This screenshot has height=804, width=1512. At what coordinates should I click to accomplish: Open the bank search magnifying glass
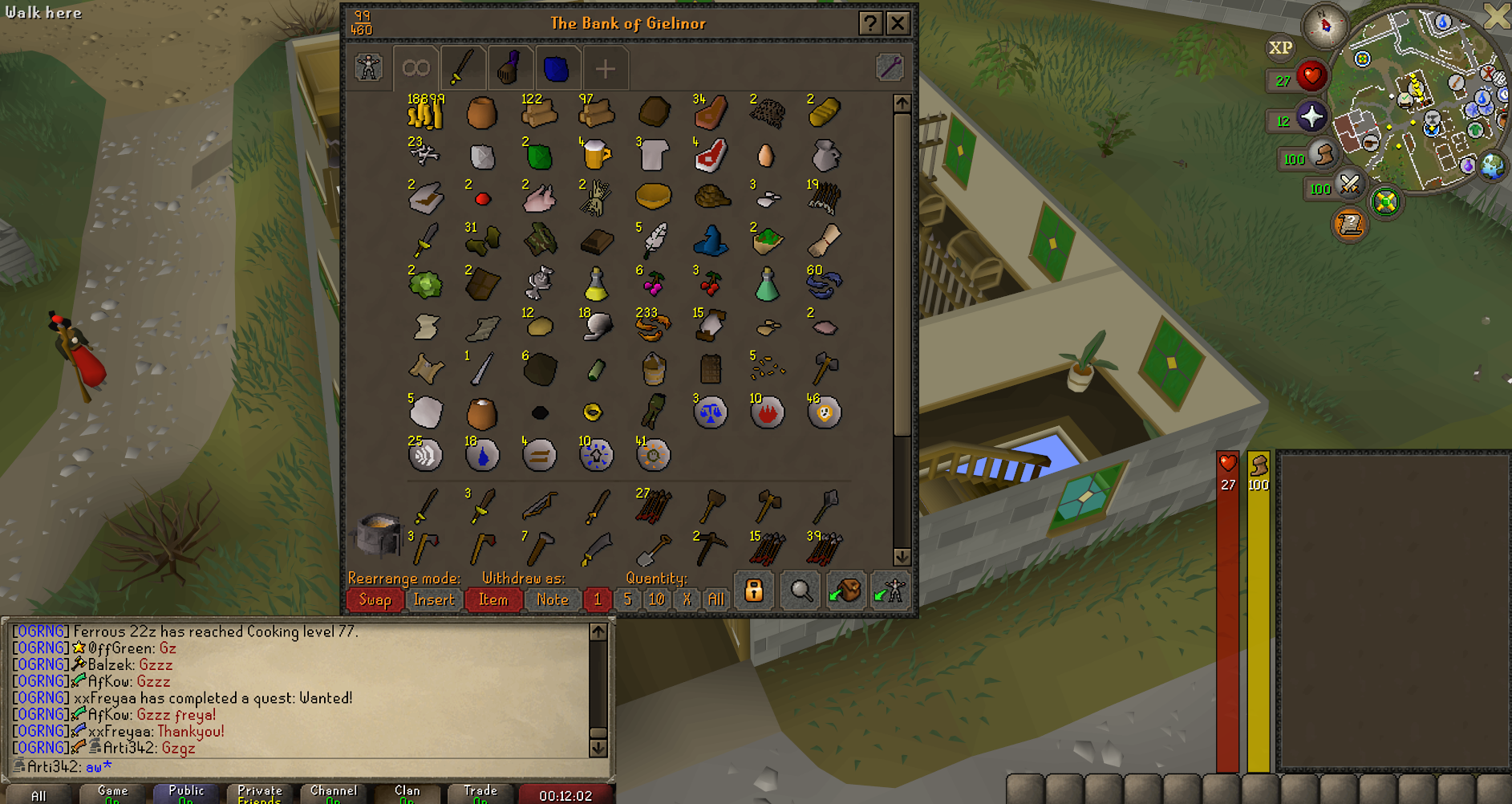pos(799,591)
